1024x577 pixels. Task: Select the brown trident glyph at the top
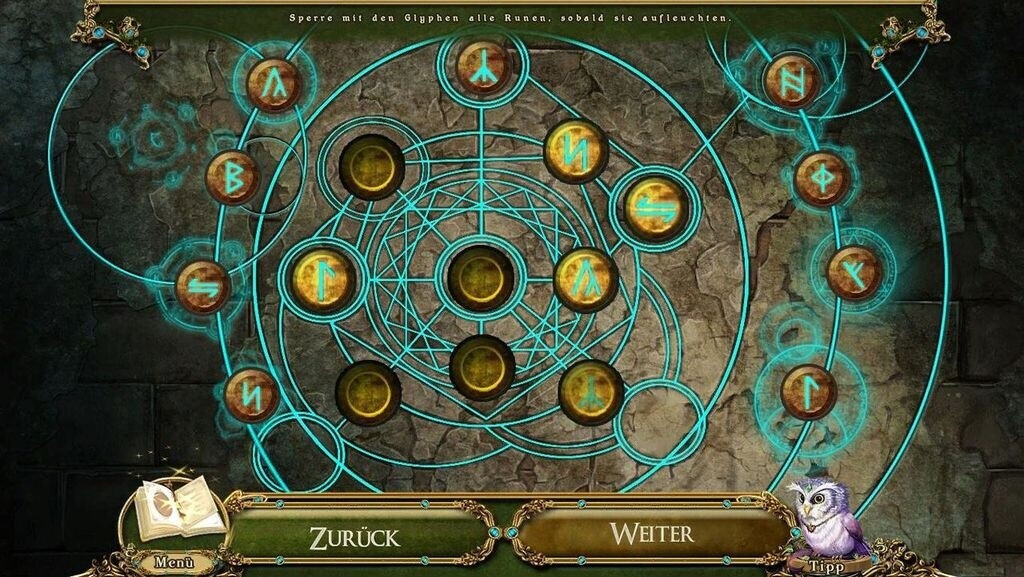click(x=485, y=65)
